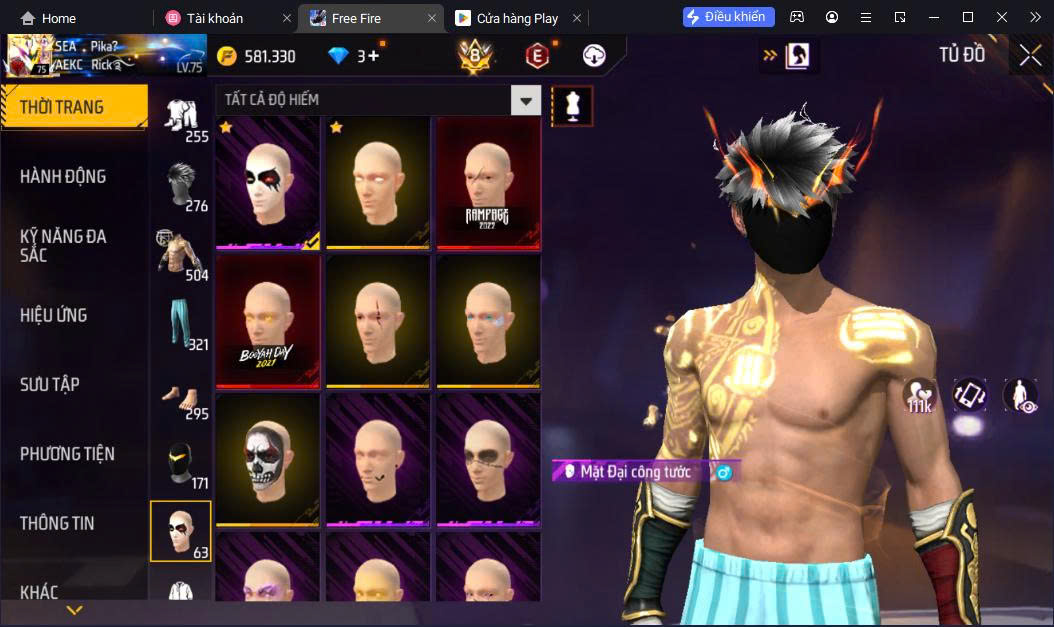Pick the Booyah Day 2021 face item
Viewport: 1054px width, 627px height.
pos(268,321)
